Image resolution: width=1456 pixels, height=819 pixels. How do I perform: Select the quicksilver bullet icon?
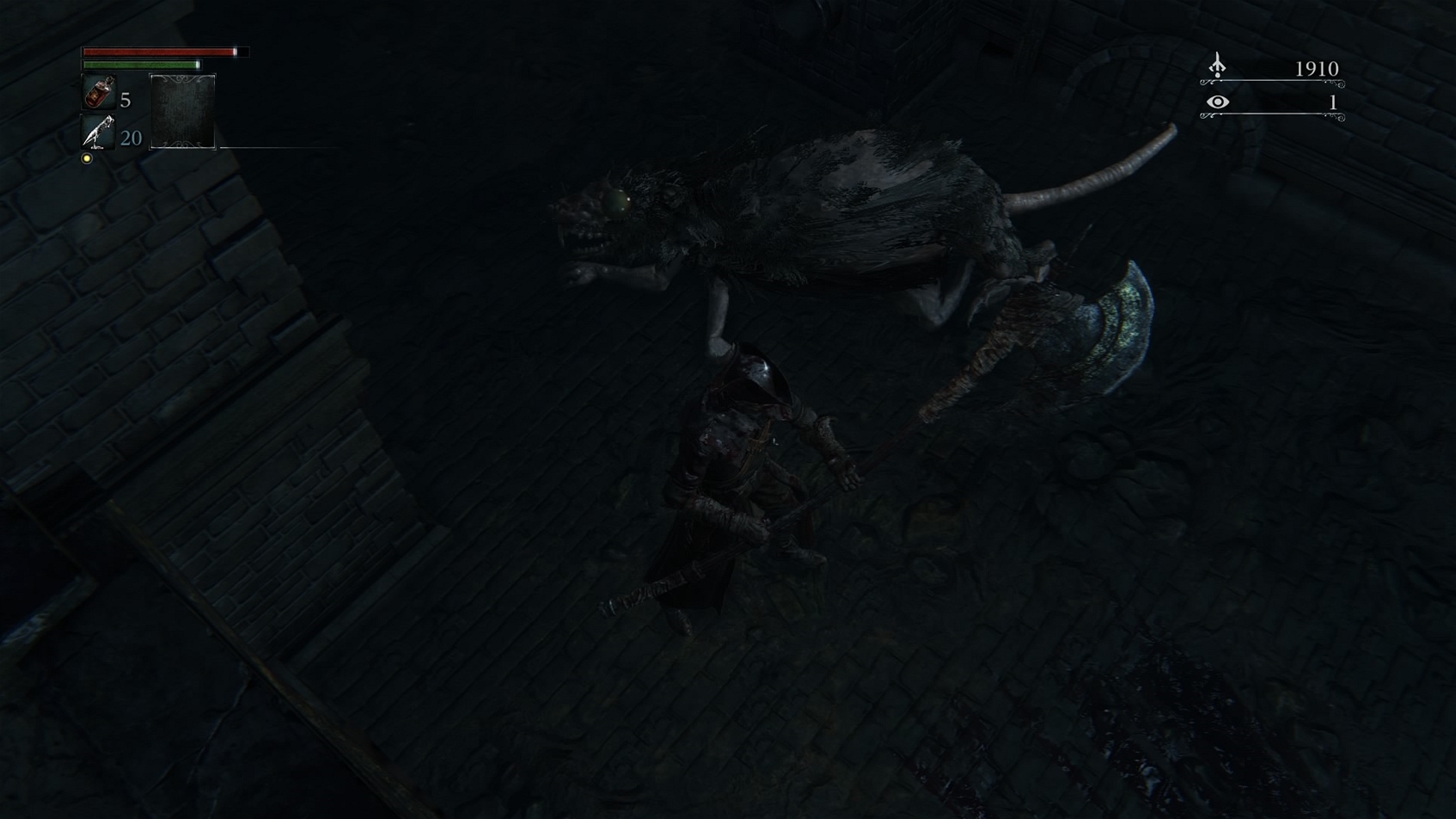[98, 133]
